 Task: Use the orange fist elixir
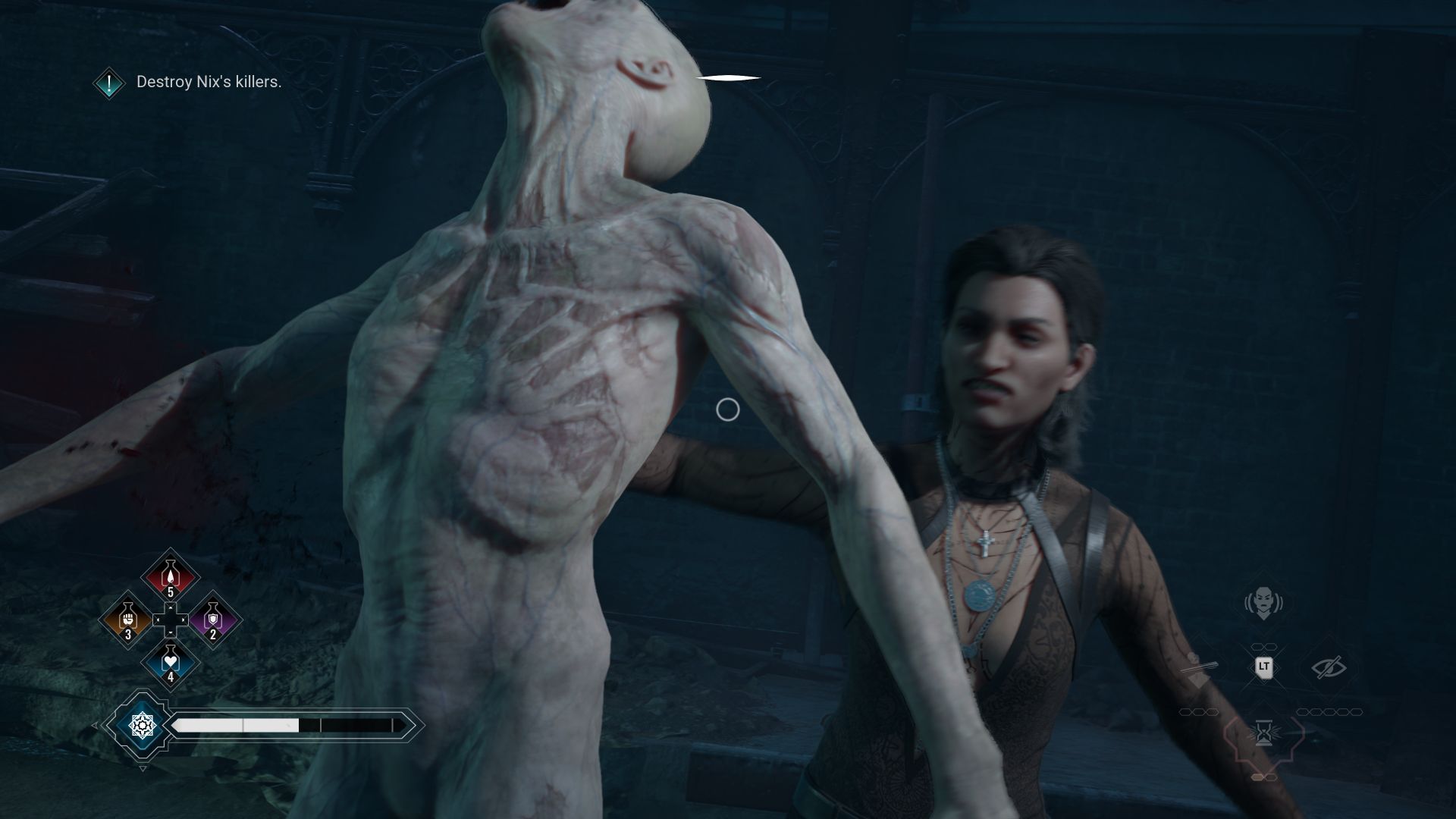click(x=128, y=620)
